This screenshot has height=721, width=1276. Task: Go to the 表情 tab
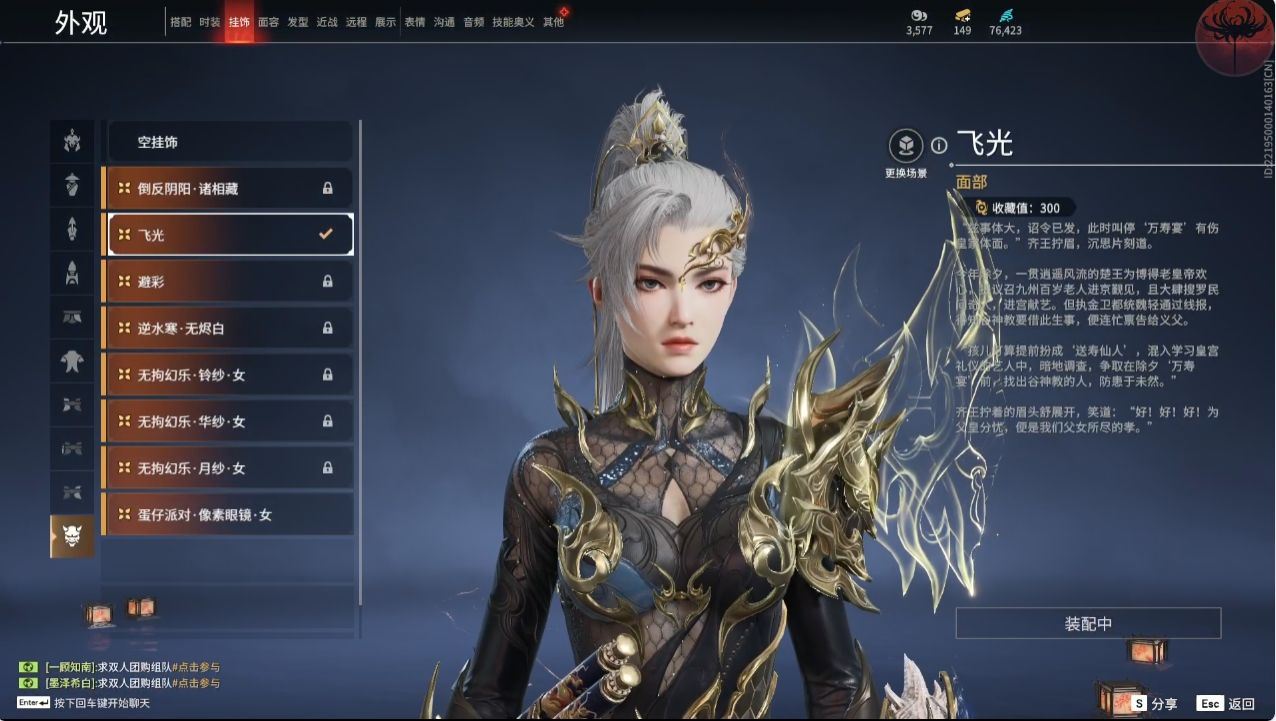[x=415, y=22]
